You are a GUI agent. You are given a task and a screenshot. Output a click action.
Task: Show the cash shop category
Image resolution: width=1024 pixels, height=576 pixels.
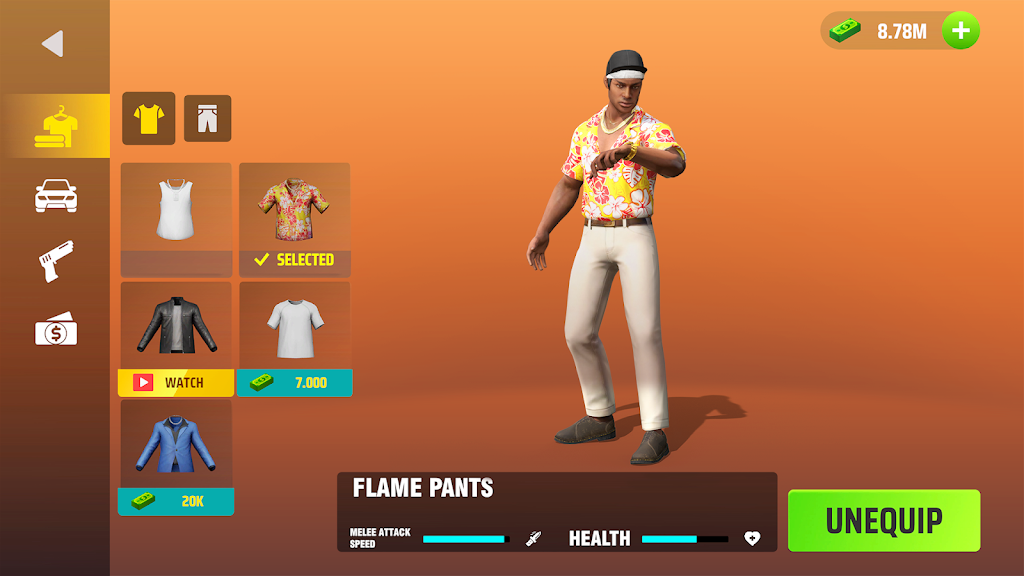point(56,330)
